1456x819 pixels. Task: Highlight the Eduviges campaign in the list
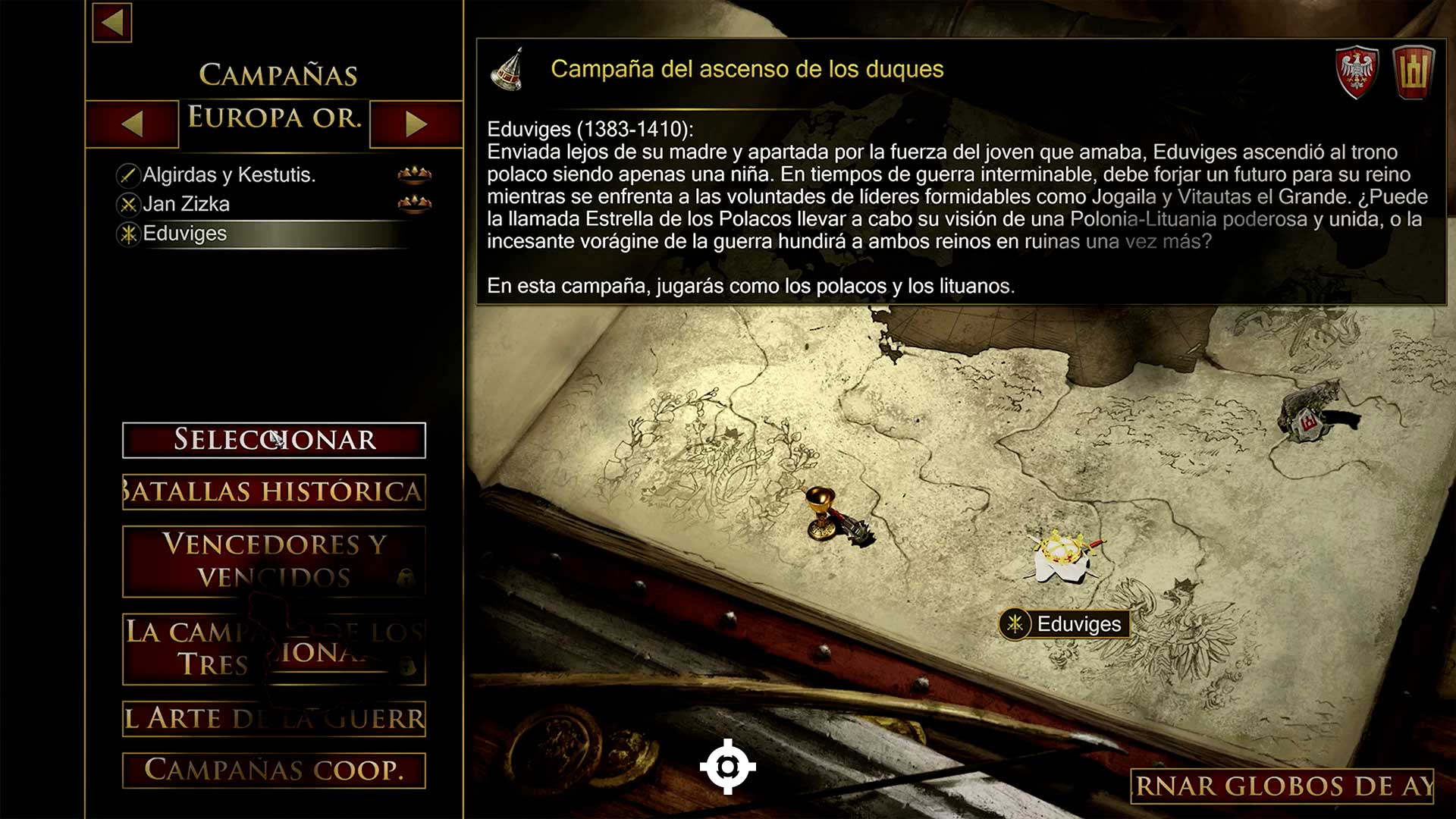click(185, 234)
